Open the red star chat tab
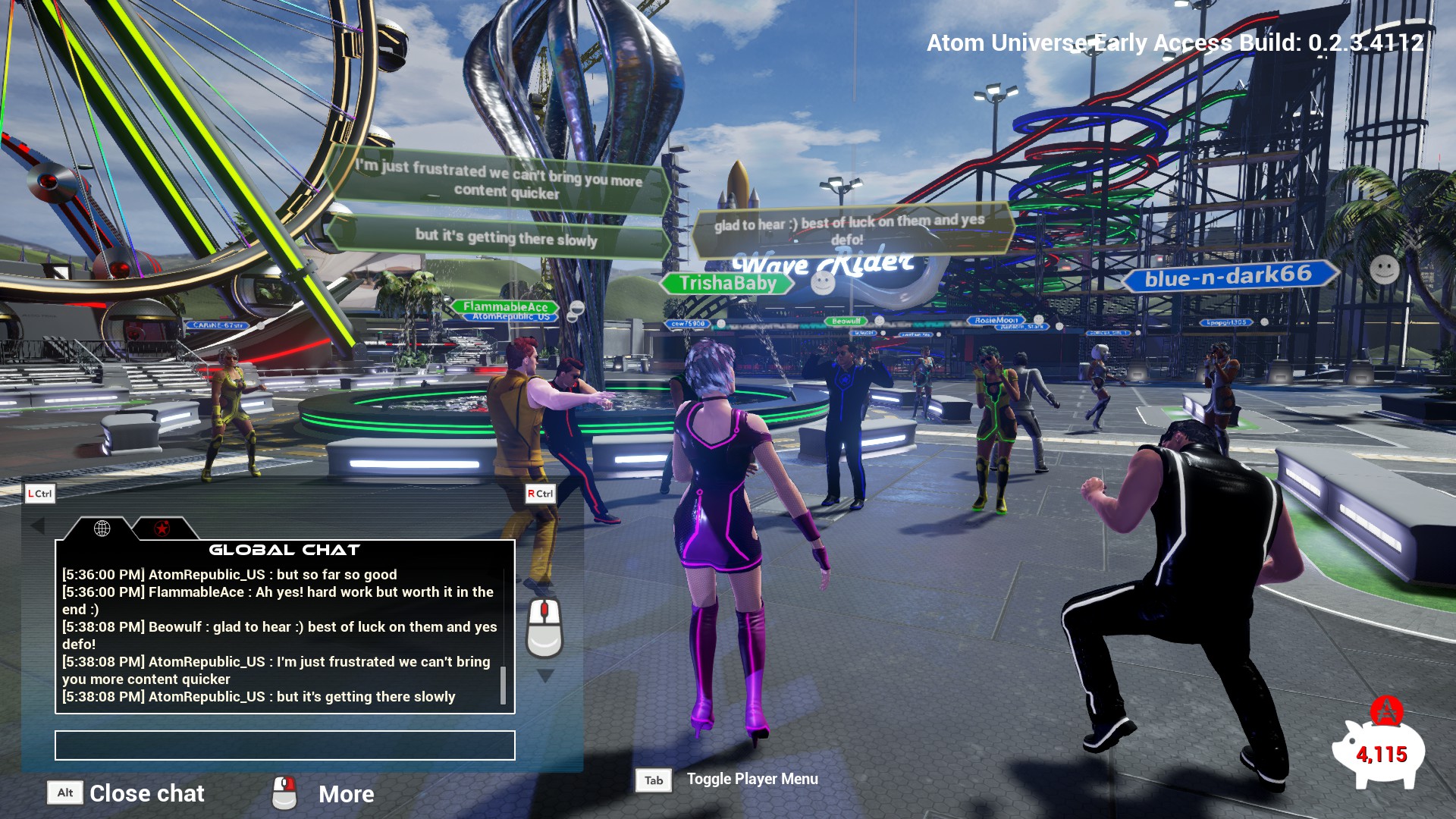The width and height of the screenshot is (1456, 819). click(162, 529)
